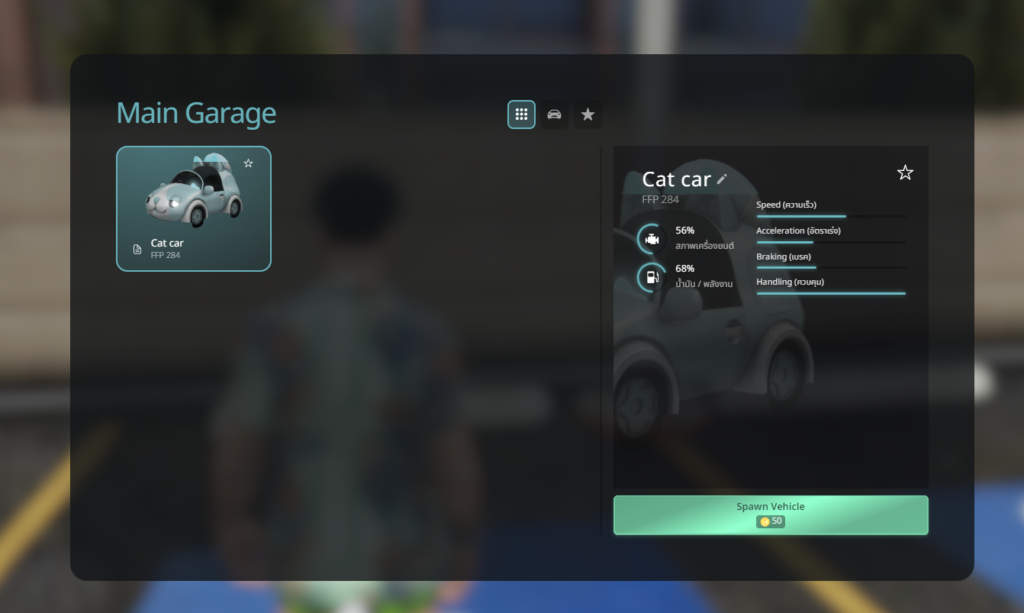Spawn the Cat car vehicle
The height and width of the screenshot is (613, 1024).
(x=770, y=514)
